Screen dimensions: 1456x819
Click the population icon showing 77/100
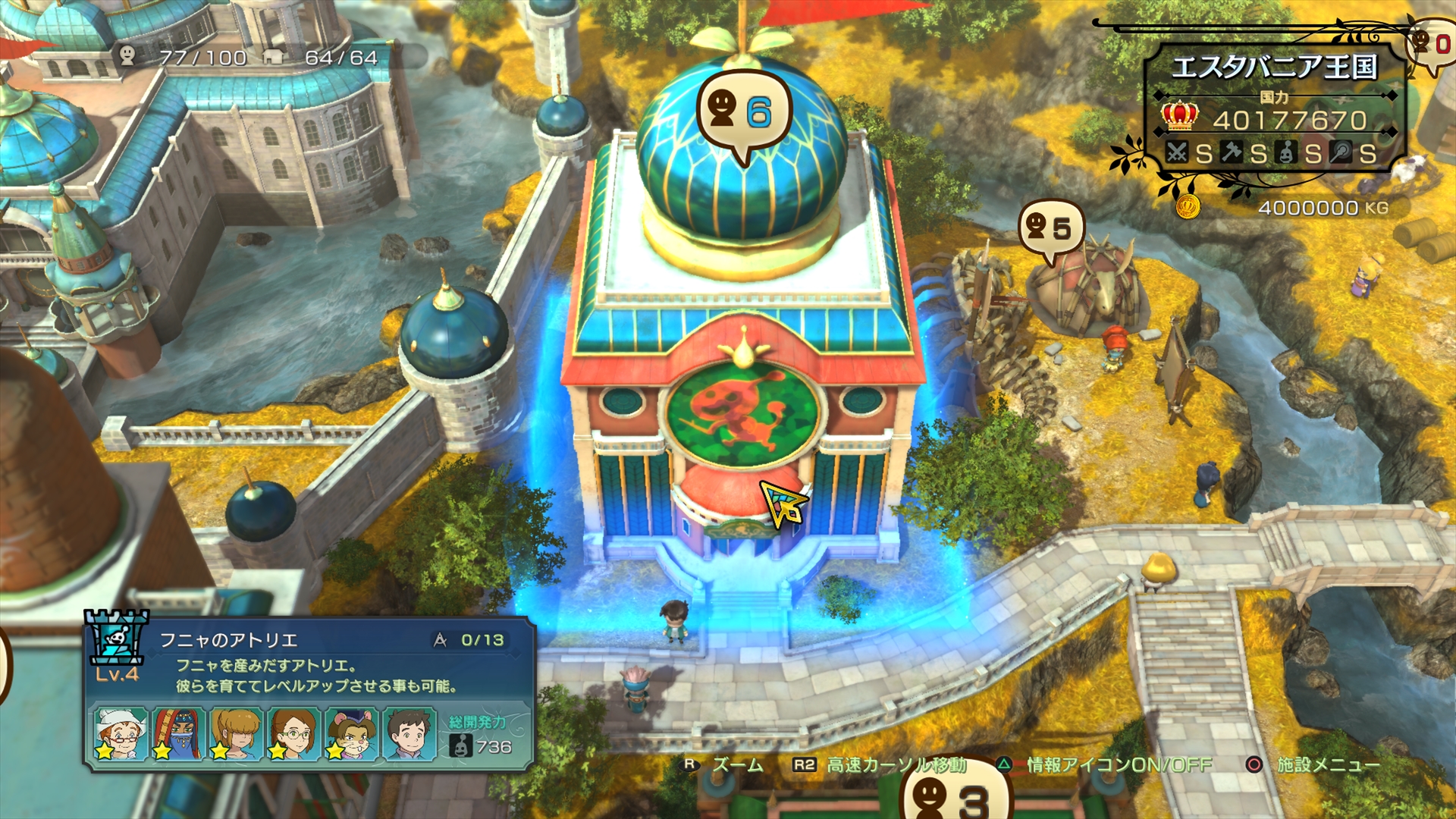click(126, 54)
